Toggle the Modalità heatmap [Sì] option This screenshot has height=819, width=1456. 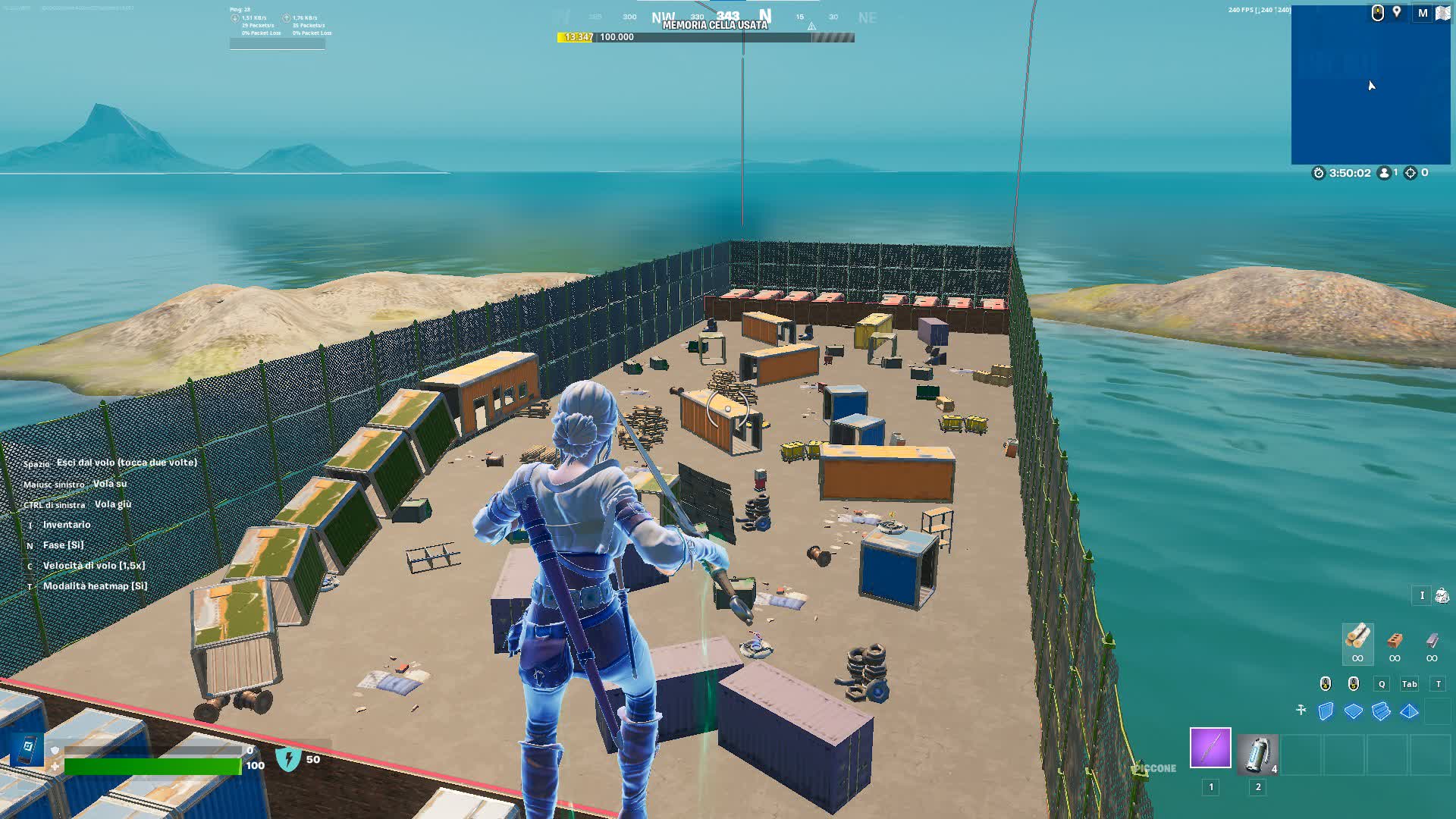95,585
